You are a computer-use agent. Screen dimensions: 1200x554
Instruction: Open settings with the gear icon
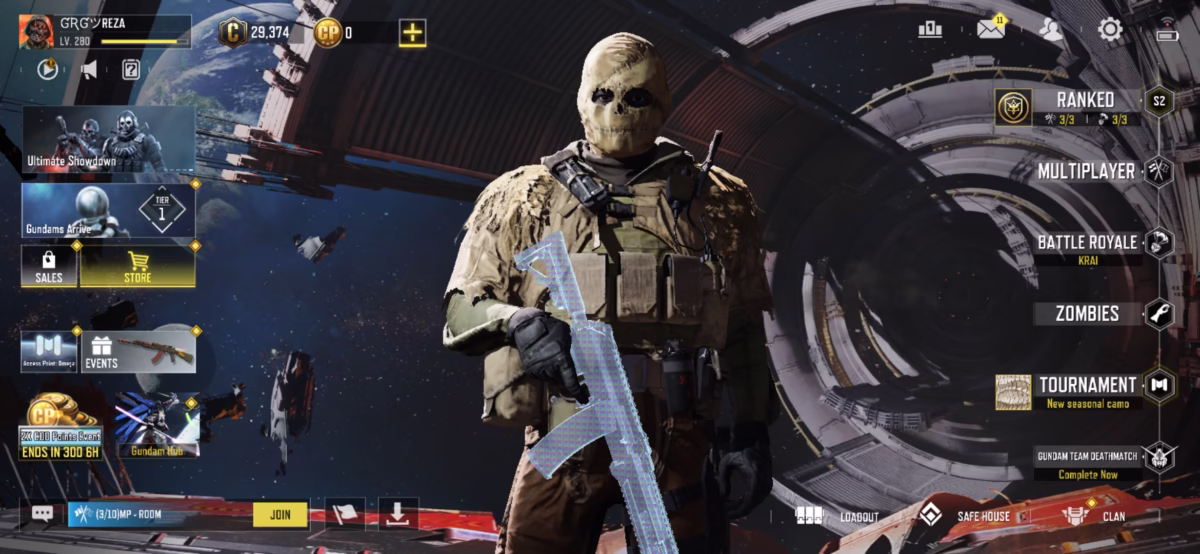pyautogui.click(x=1110, y=29)
